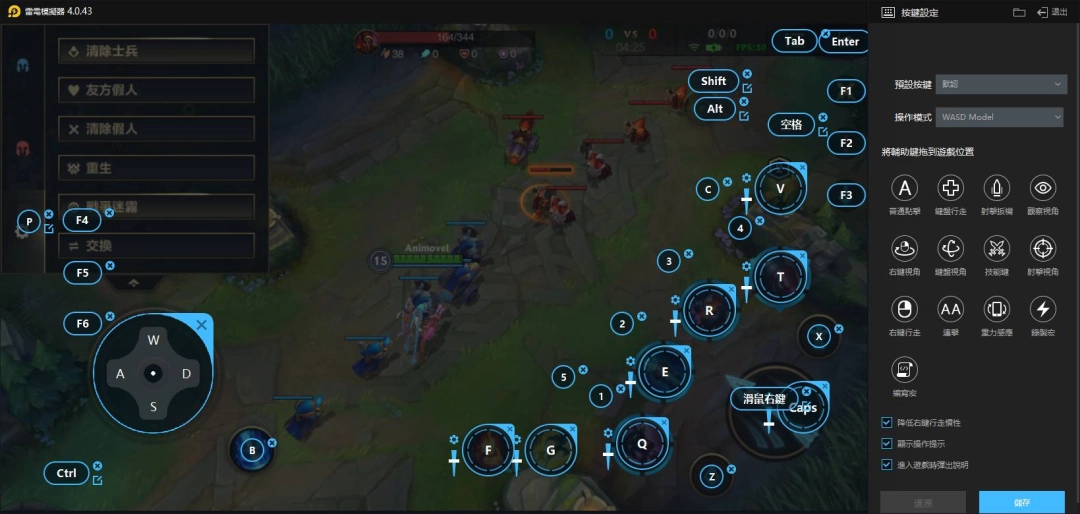The height and width of the screenshot is (514, 1080).
Task: Click the 清除士兵 practice tool button
Action: pyautogui.click(x=156, y=51)
